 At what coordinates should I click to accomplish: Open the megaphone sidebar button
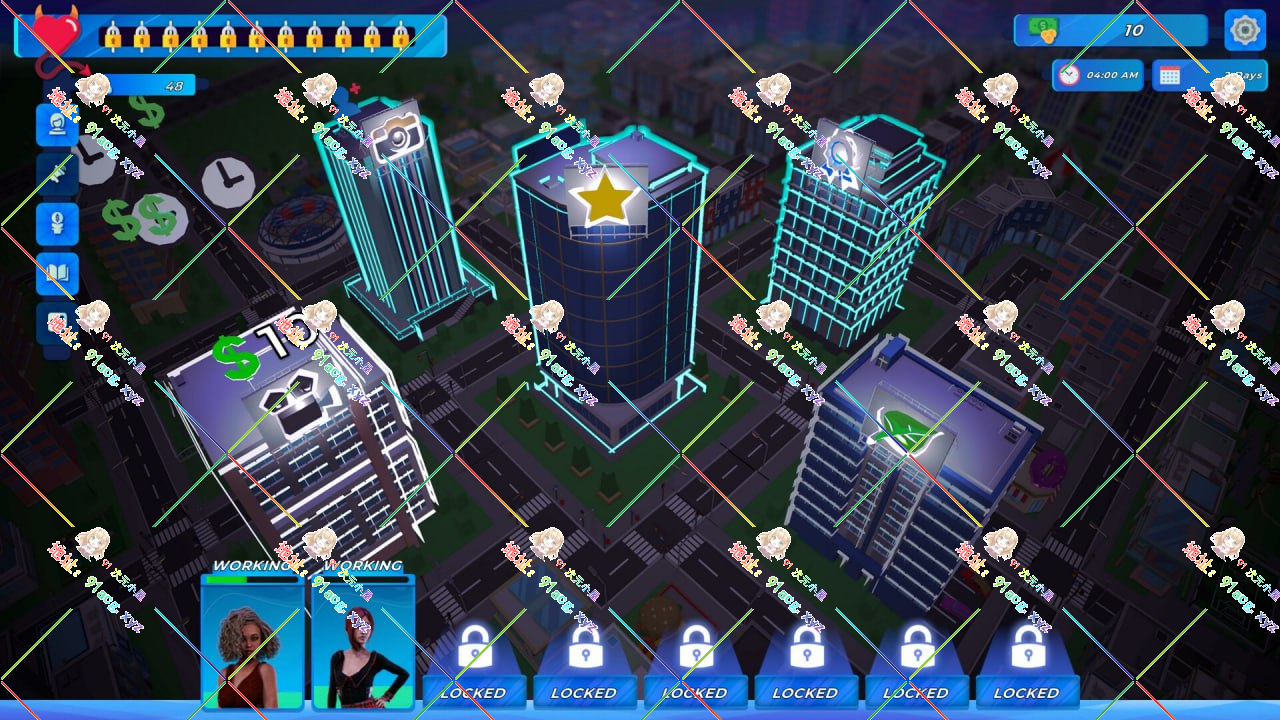pos(57,174)
